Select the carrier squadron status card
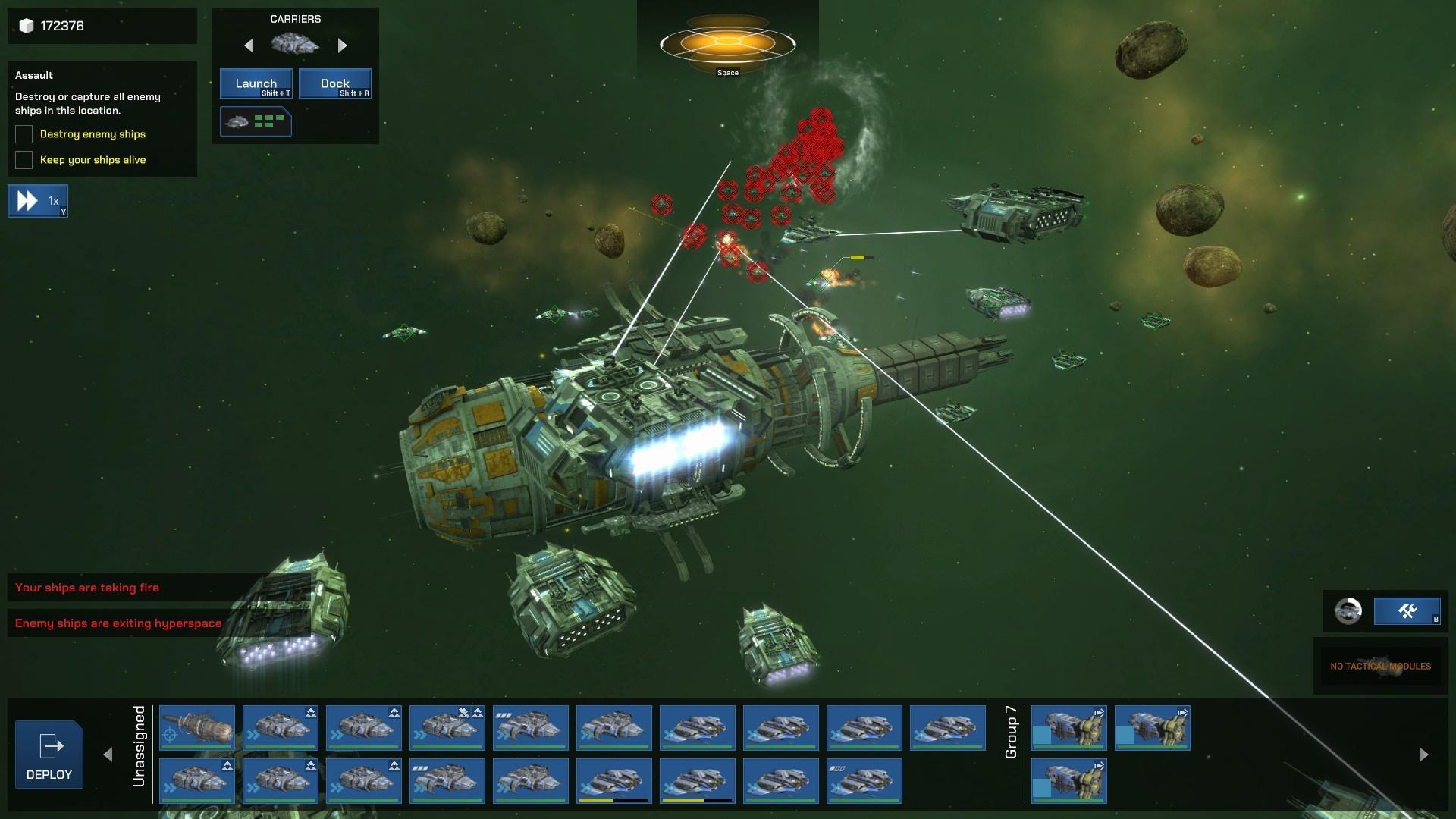Image resolution: width=1456 pixels, height=819 pixels. point(256,121)
